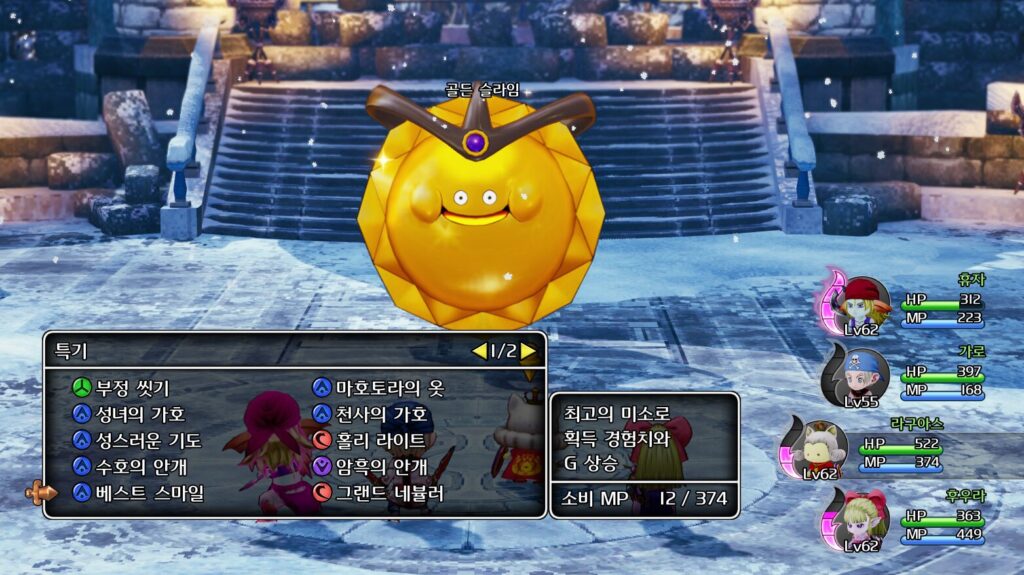
Task: Click the left page arrow in 특기 header
Action: (479, 351)
